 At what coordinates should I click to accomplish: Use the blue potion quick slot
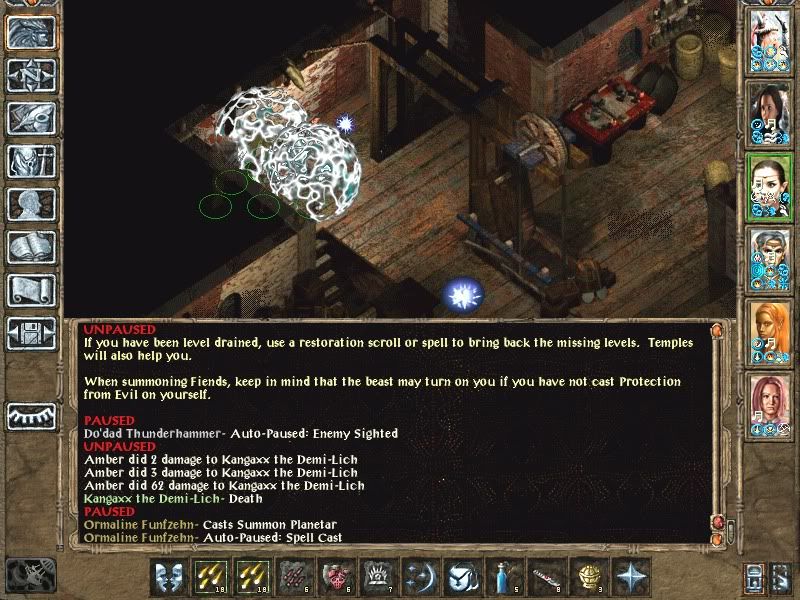502,578
